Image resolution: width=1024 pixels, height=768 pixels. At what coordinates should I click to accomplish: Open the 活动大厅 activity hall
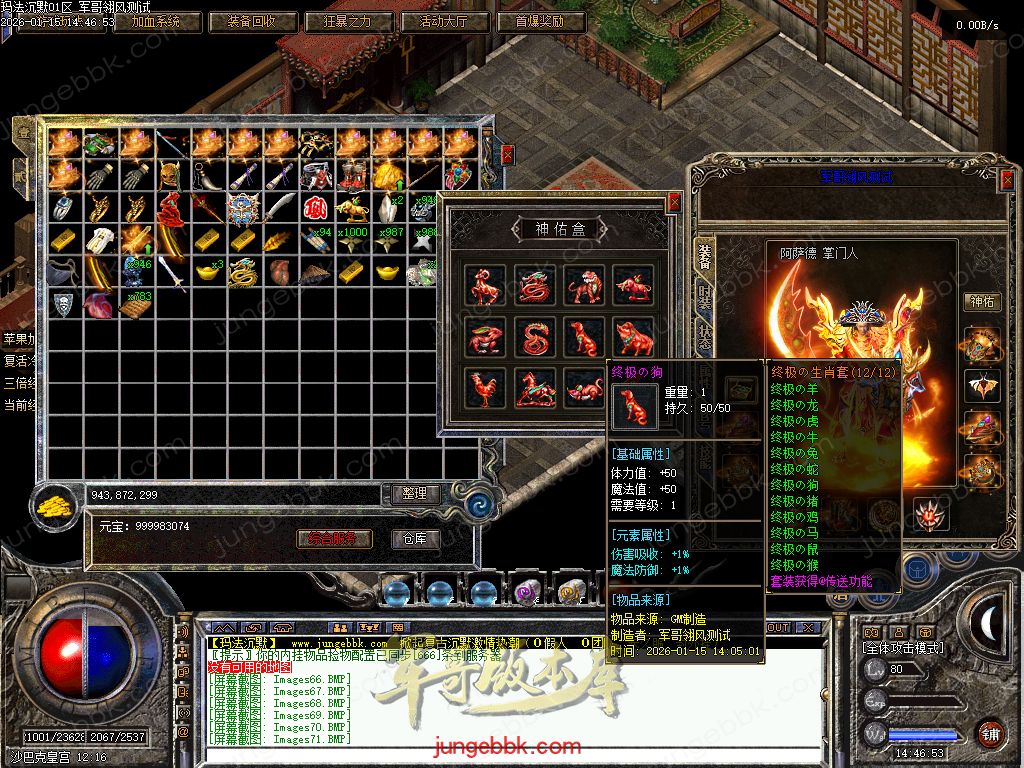point(445,21)
